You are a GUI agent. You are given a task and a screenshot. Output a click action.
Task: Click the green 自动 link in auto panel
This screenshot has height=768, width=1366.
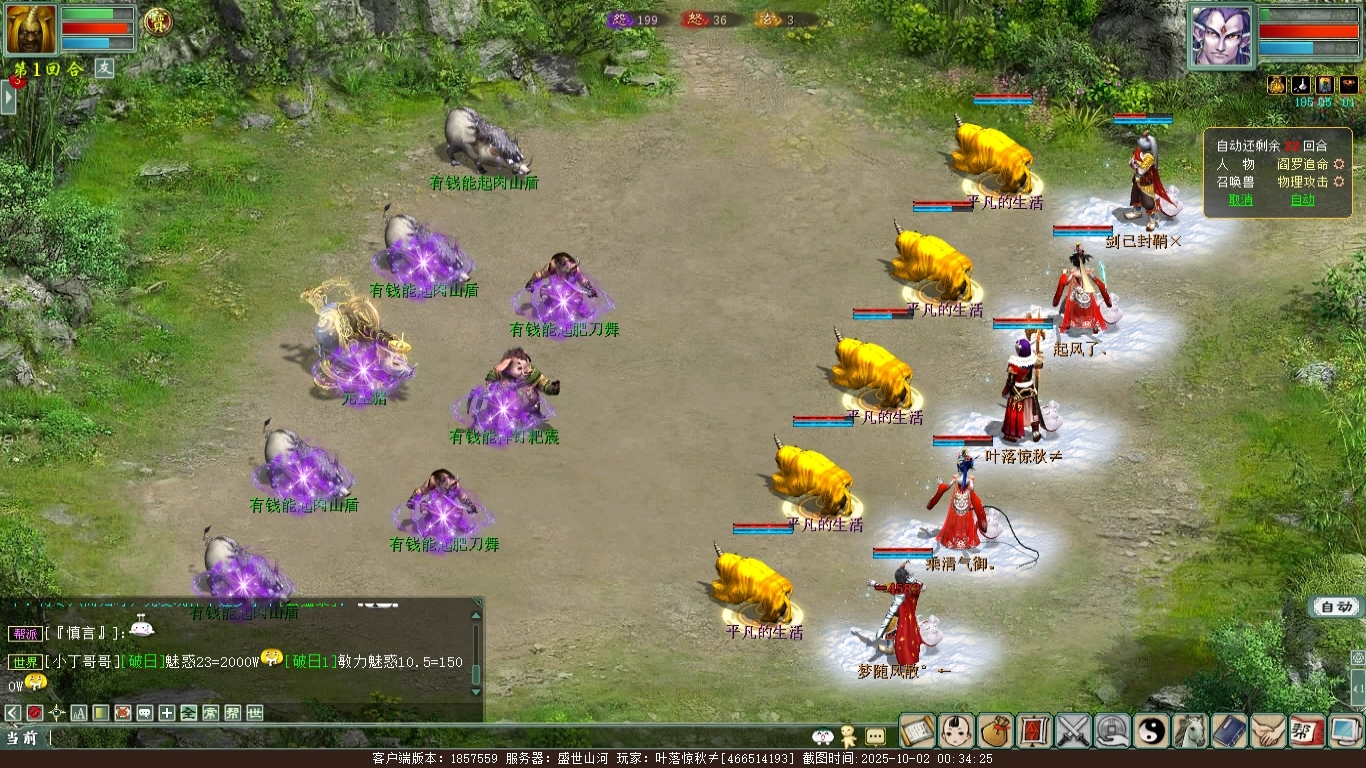tap(1303, 200)
